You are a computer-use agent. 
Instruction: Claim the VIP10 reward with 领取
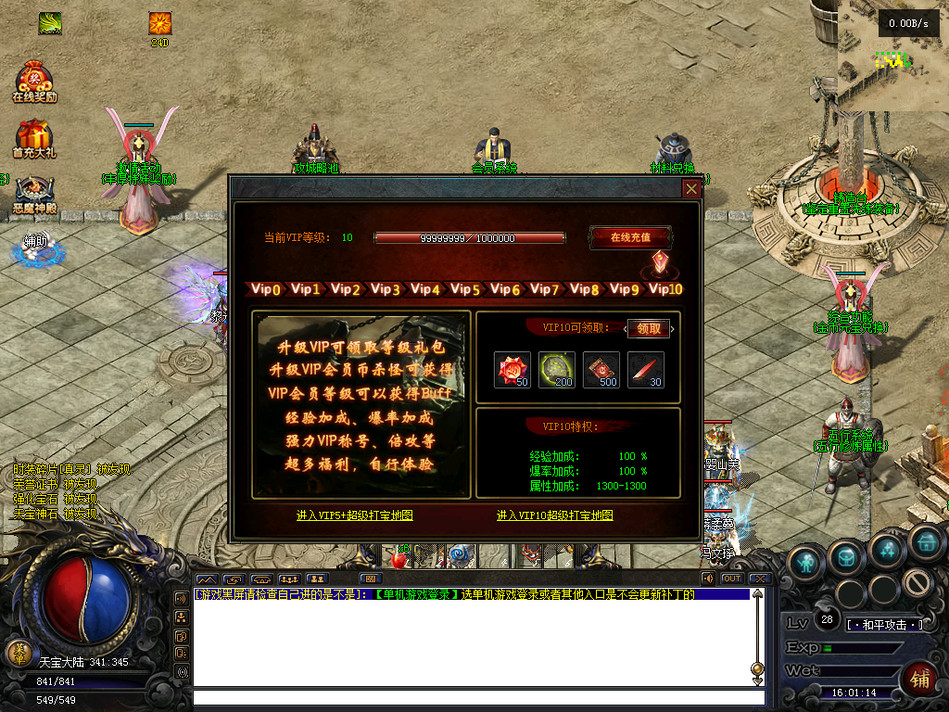tap(649, 328)
